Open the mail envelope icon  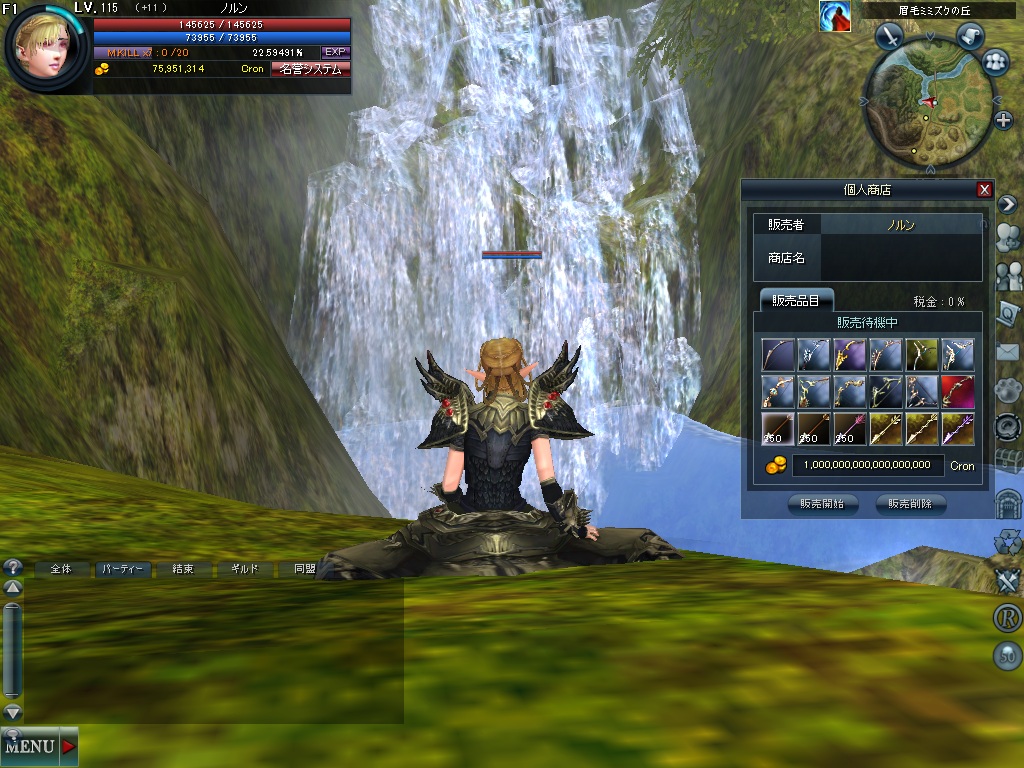tap(1007, 351)
